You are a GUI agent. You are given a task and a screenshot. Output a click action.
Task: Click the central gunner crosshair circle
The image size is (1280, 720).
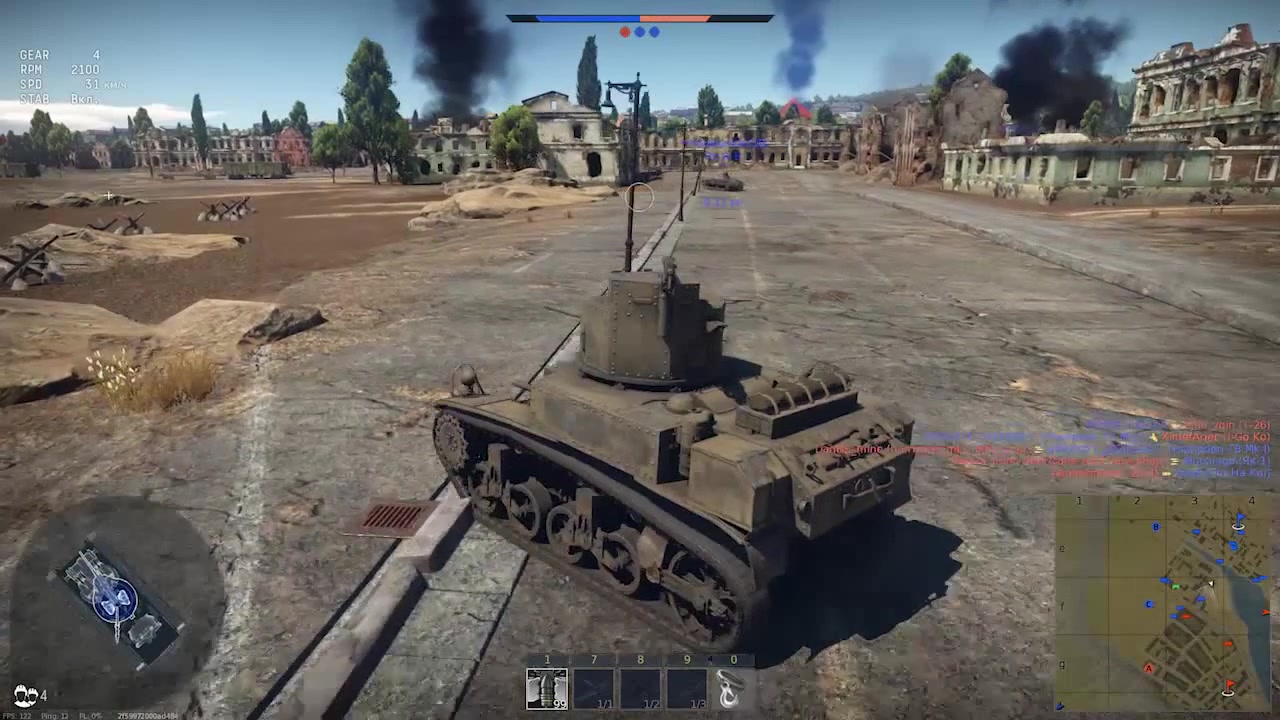pos(640,197)
